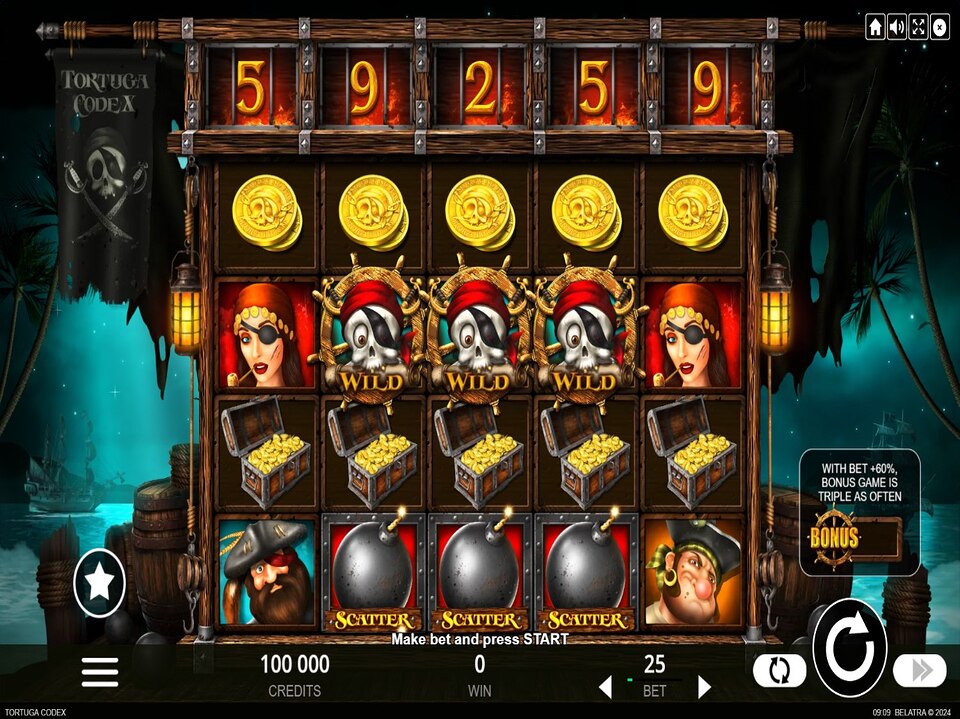Image resolution: width=960 pixels, height=719 pixels.
Task: Switch to fullscreen with the expand-arrows icon
Action: 918,27
